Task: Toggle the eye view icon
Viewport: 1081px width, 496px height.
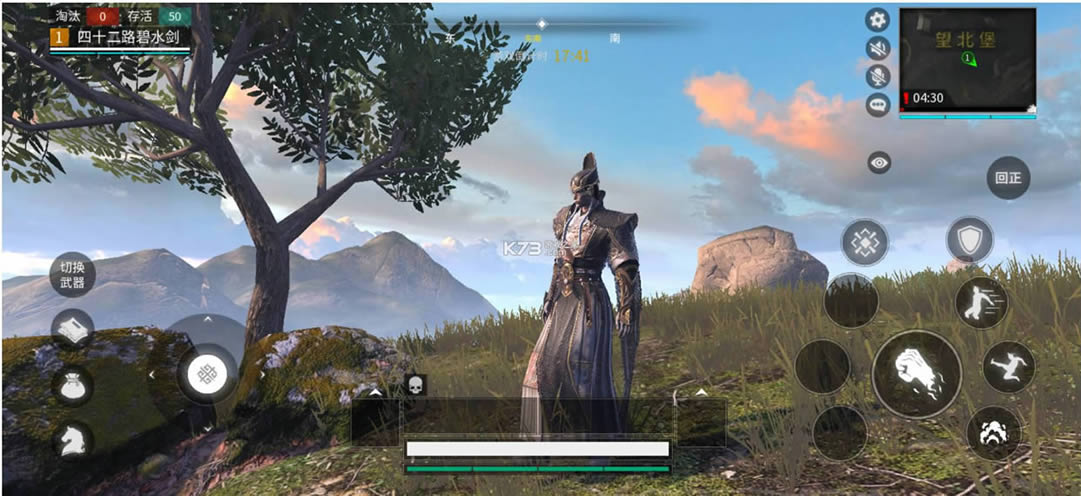Action: click(x=879, y=163)
